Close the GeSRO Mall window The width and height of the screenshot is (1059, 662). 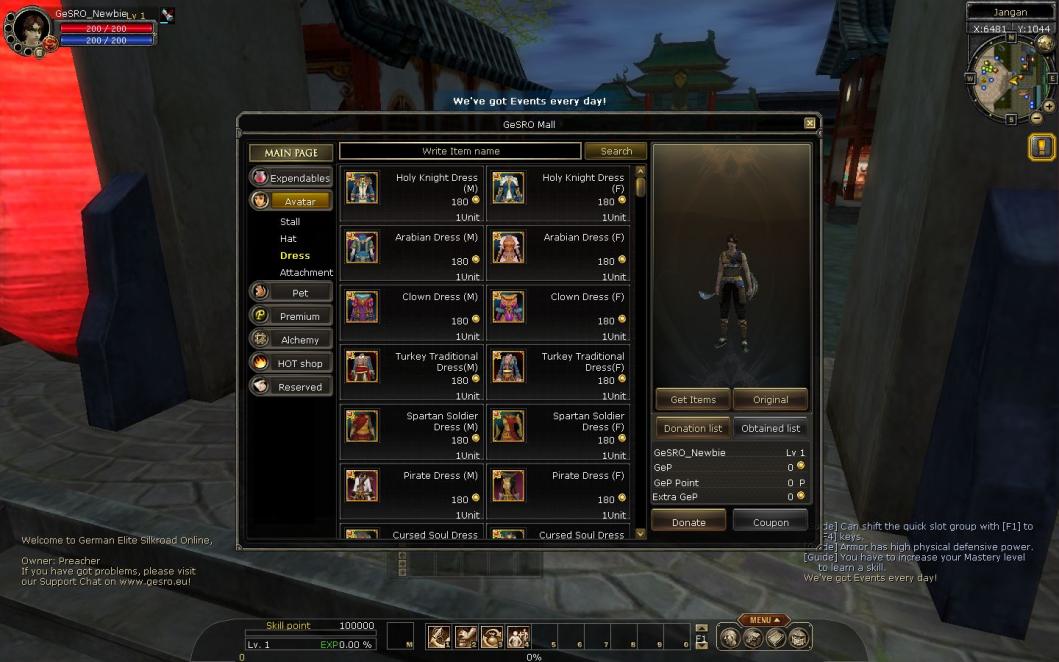tap(810, 123)
